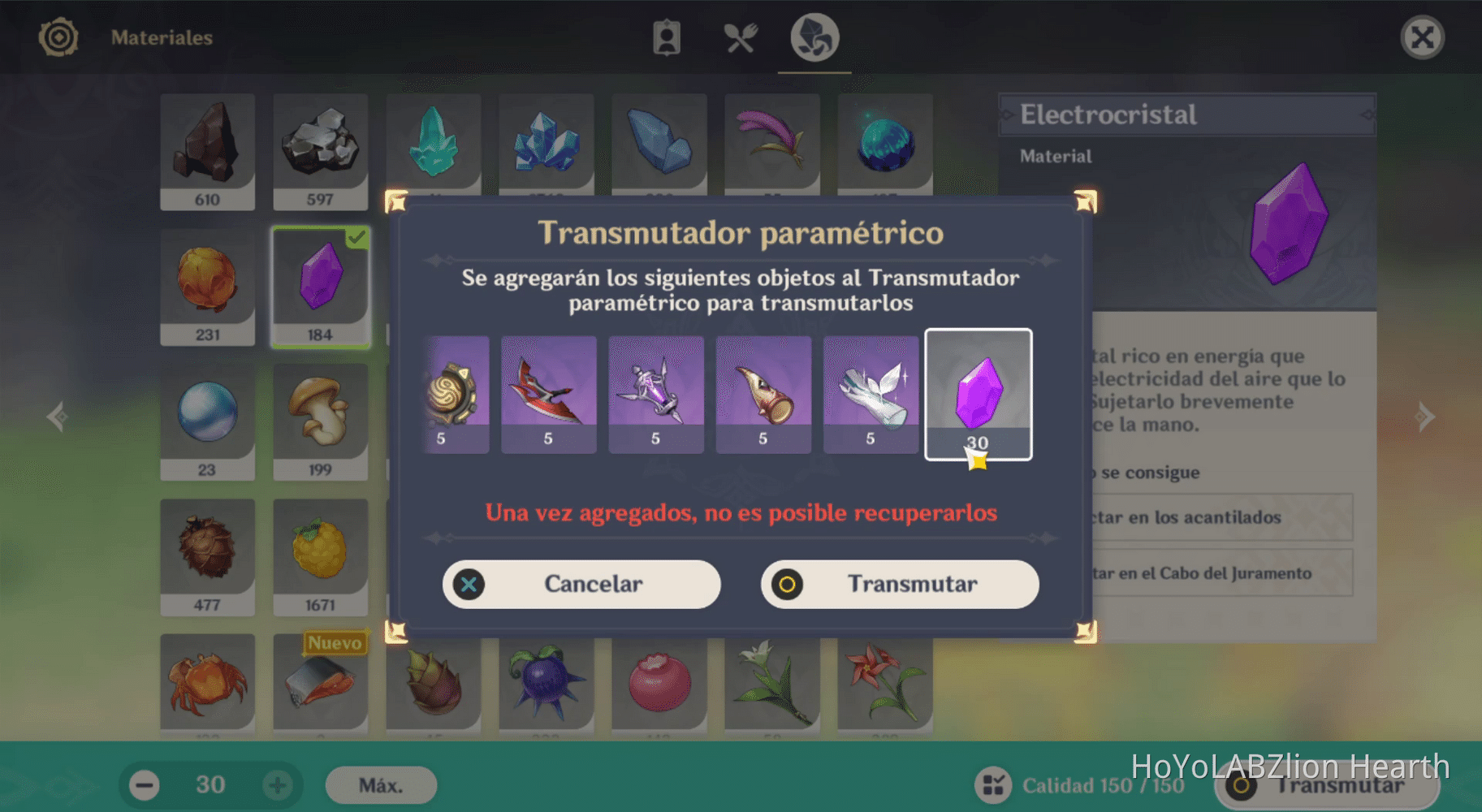Switch to the cooking utensils tab
Viewport: 1482px width, 812px height.
(x=741, y=36)
